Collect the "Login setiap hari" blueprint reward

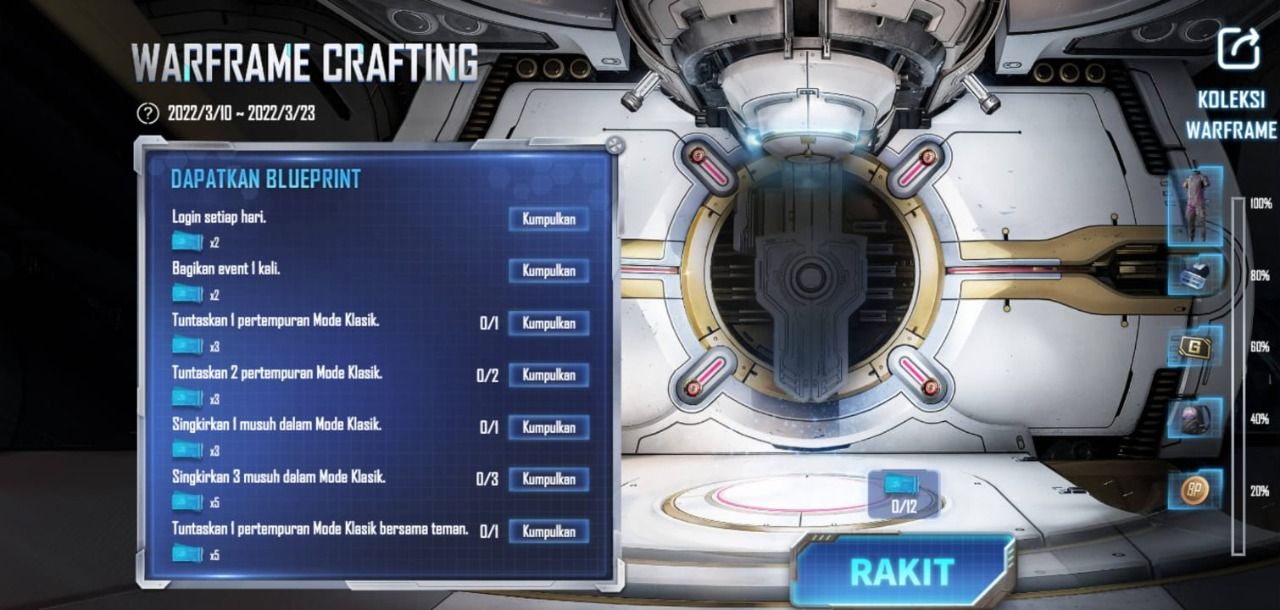pyautogui.click(x=548, y=219)
